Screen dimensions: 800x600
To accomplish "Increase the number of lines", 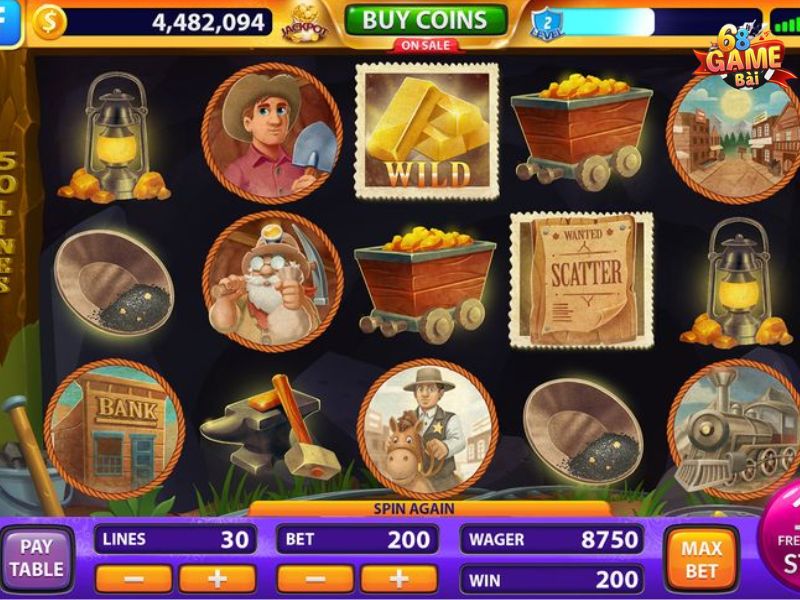I will click(217, 578).
